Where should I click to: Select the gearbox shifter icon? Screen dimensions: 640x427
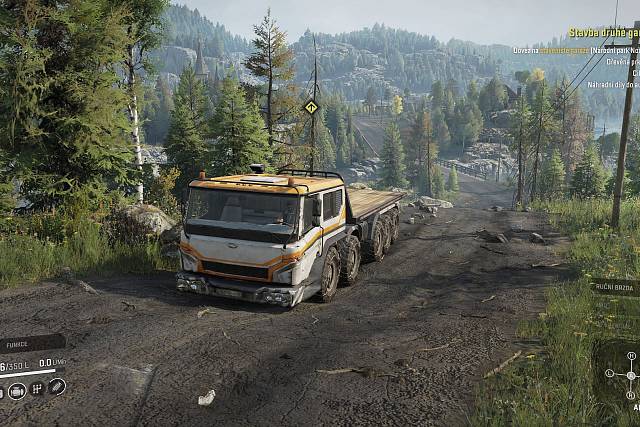pos(36,389)
